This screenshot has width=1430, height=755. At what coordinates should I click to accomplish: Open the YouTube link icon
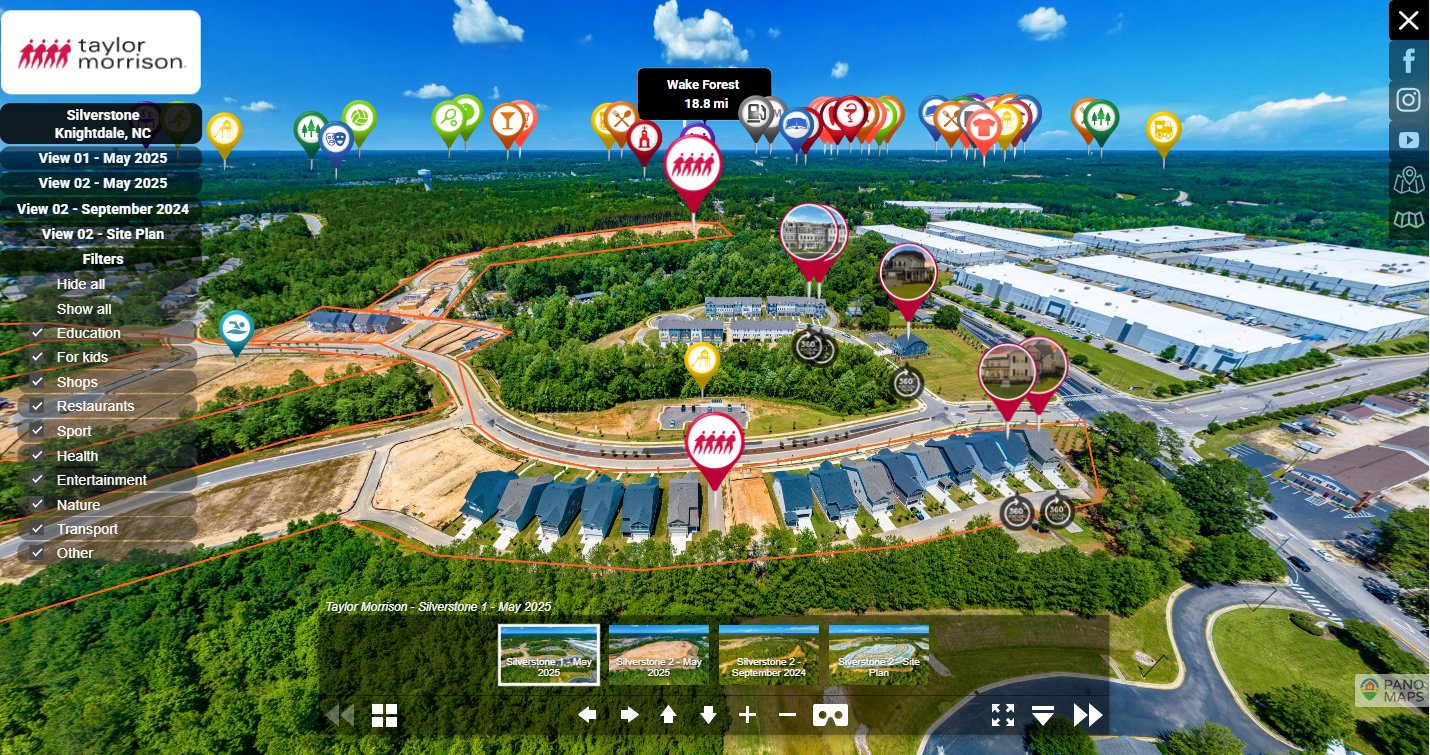(1409, 140)
